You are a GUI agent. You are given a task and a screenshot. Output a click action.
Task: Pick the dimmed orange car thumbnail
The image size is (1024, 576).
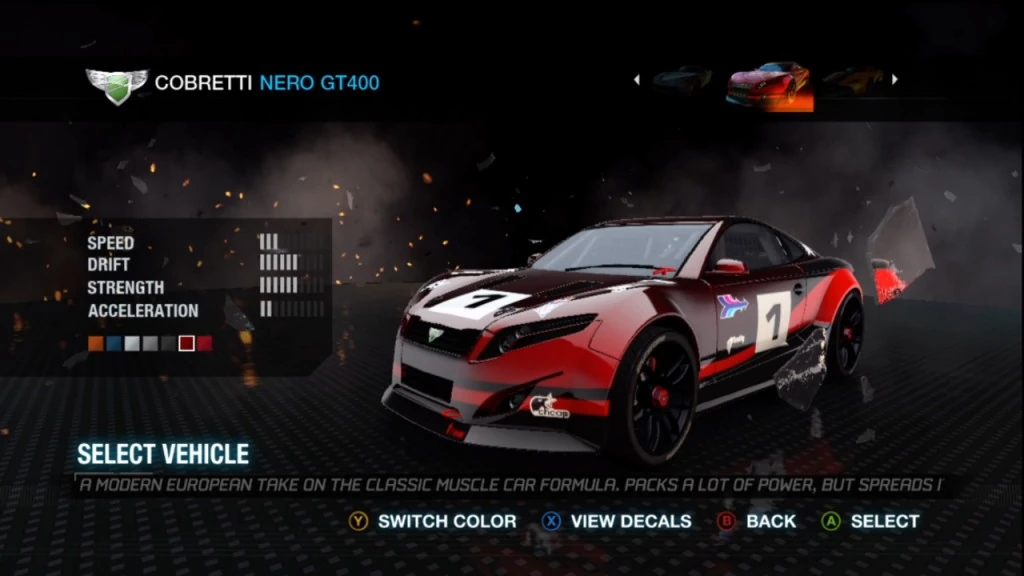[852, 80]
